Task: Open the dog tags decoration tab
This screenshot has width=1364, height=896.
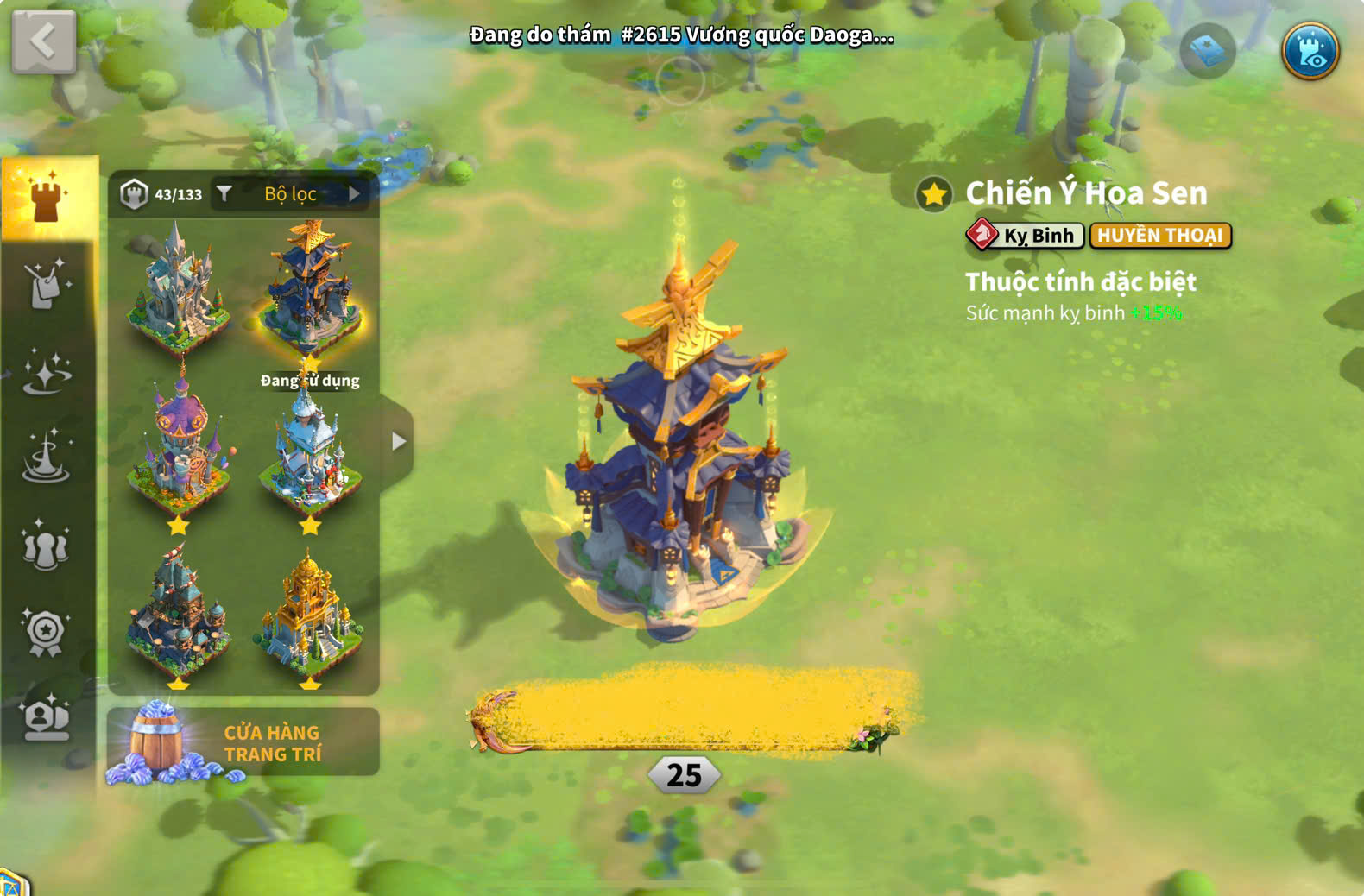Action: [47, 284]
